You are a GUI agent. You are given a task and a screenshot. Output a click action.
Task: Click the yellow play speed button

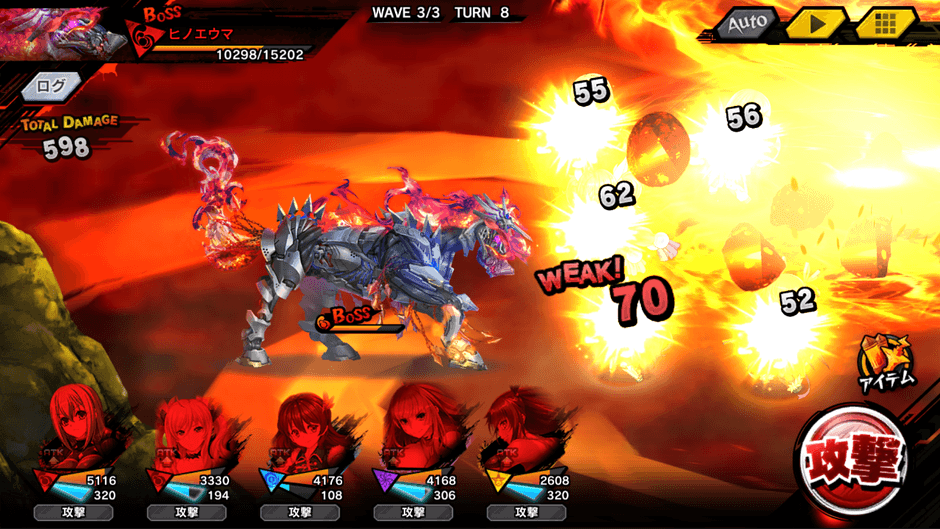(814, 23)
